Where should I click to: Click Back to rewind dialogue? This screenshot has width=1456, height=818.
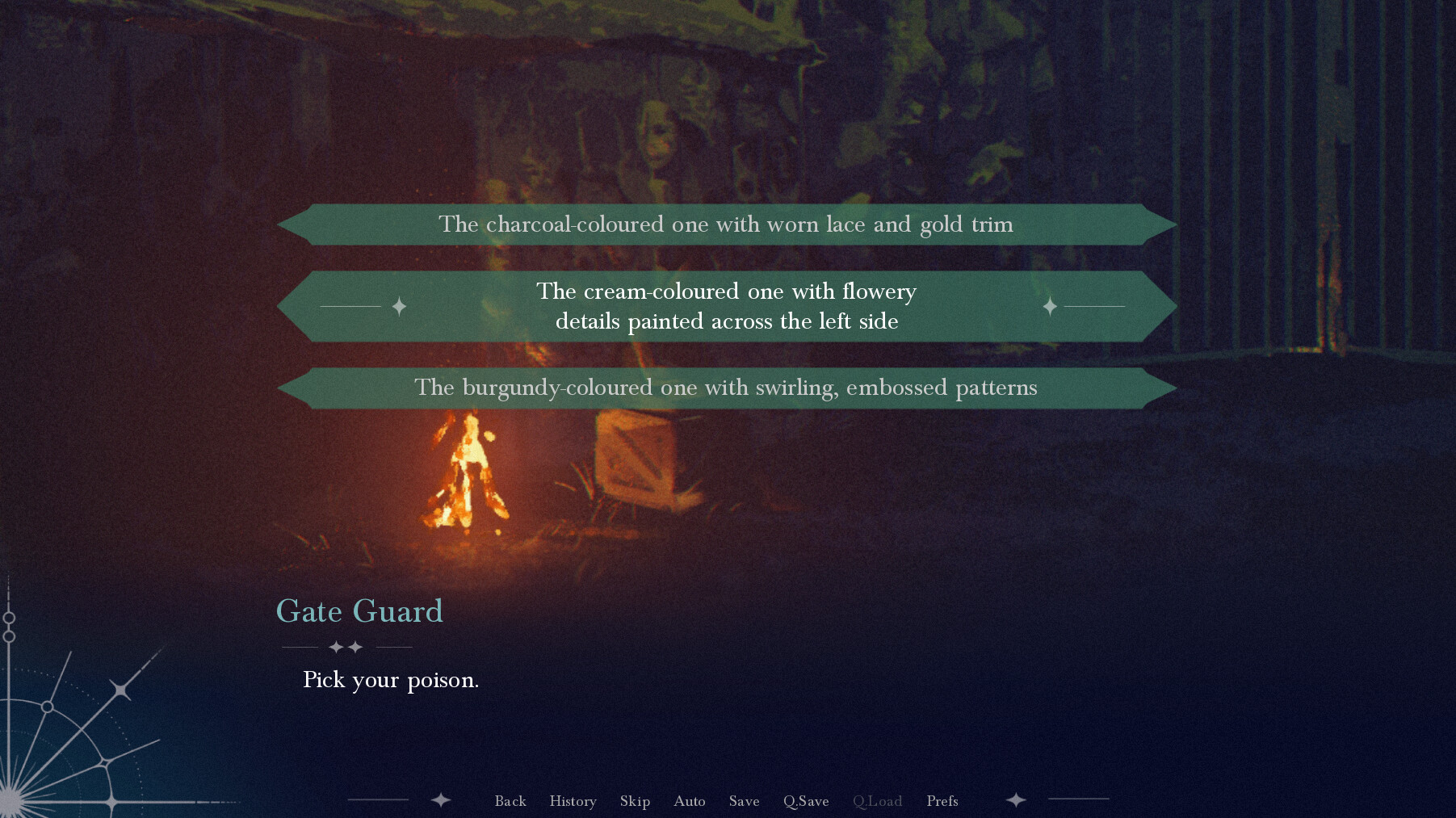[x=510, y=800]
